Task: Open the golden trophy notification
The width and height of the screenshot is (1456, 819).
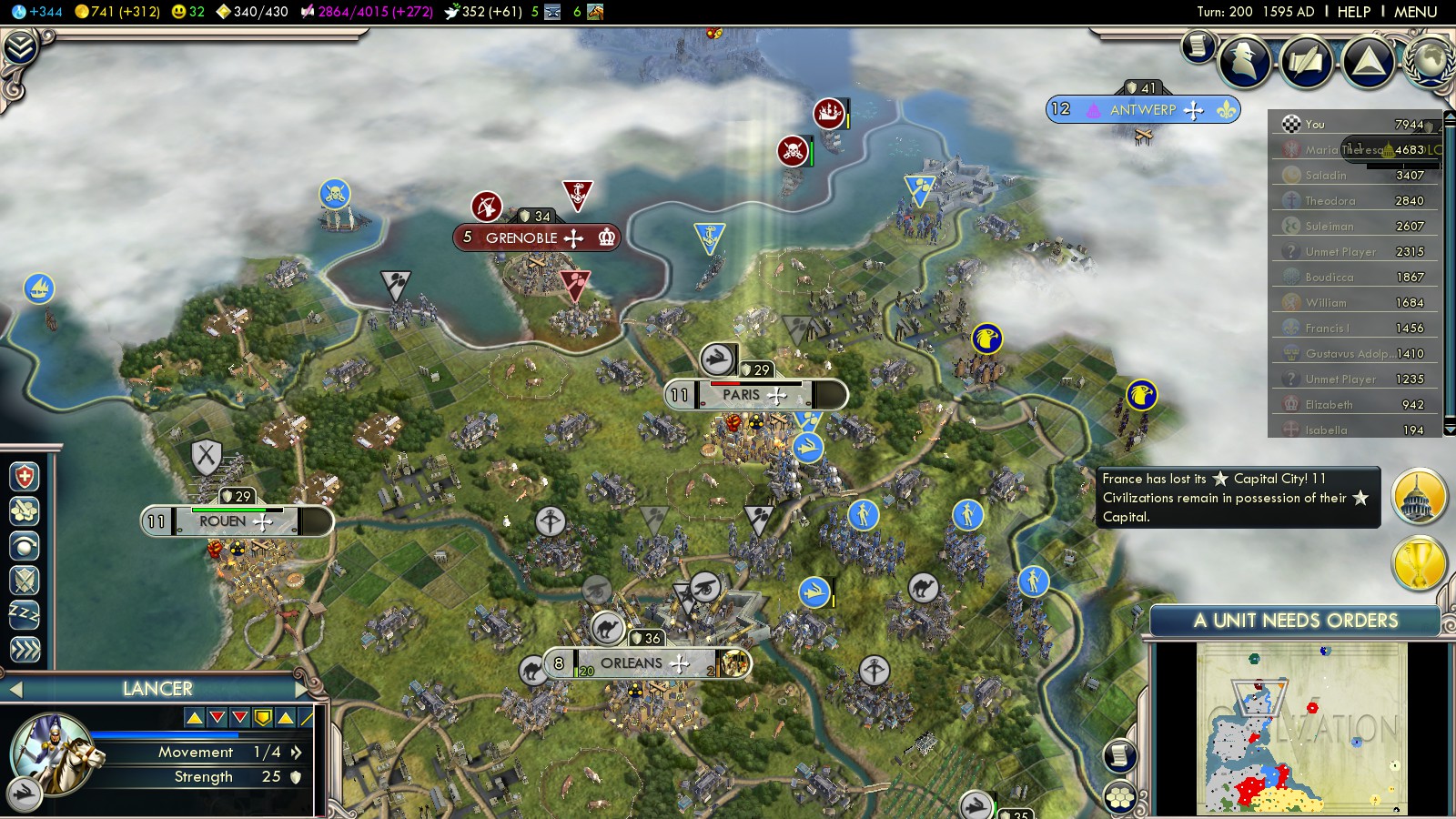Action: (1418, 562)
